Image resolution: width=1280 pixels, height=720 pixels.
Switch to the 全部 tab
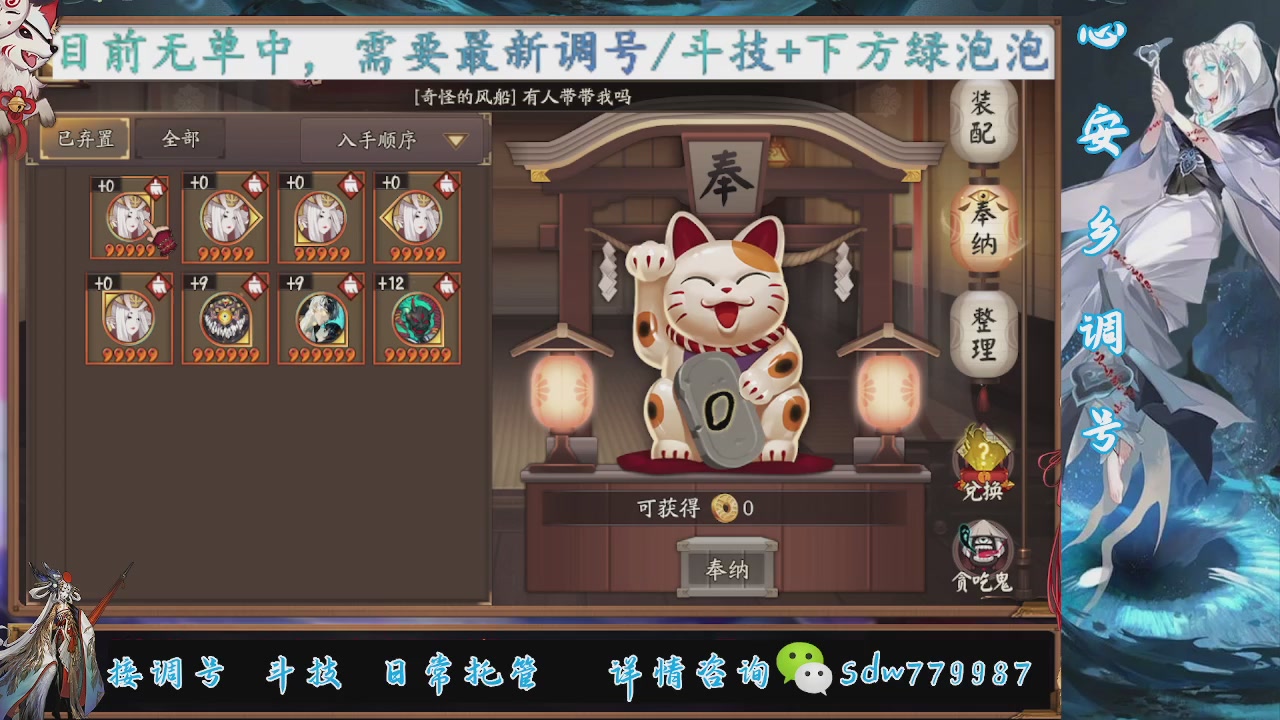coord(182,138)
